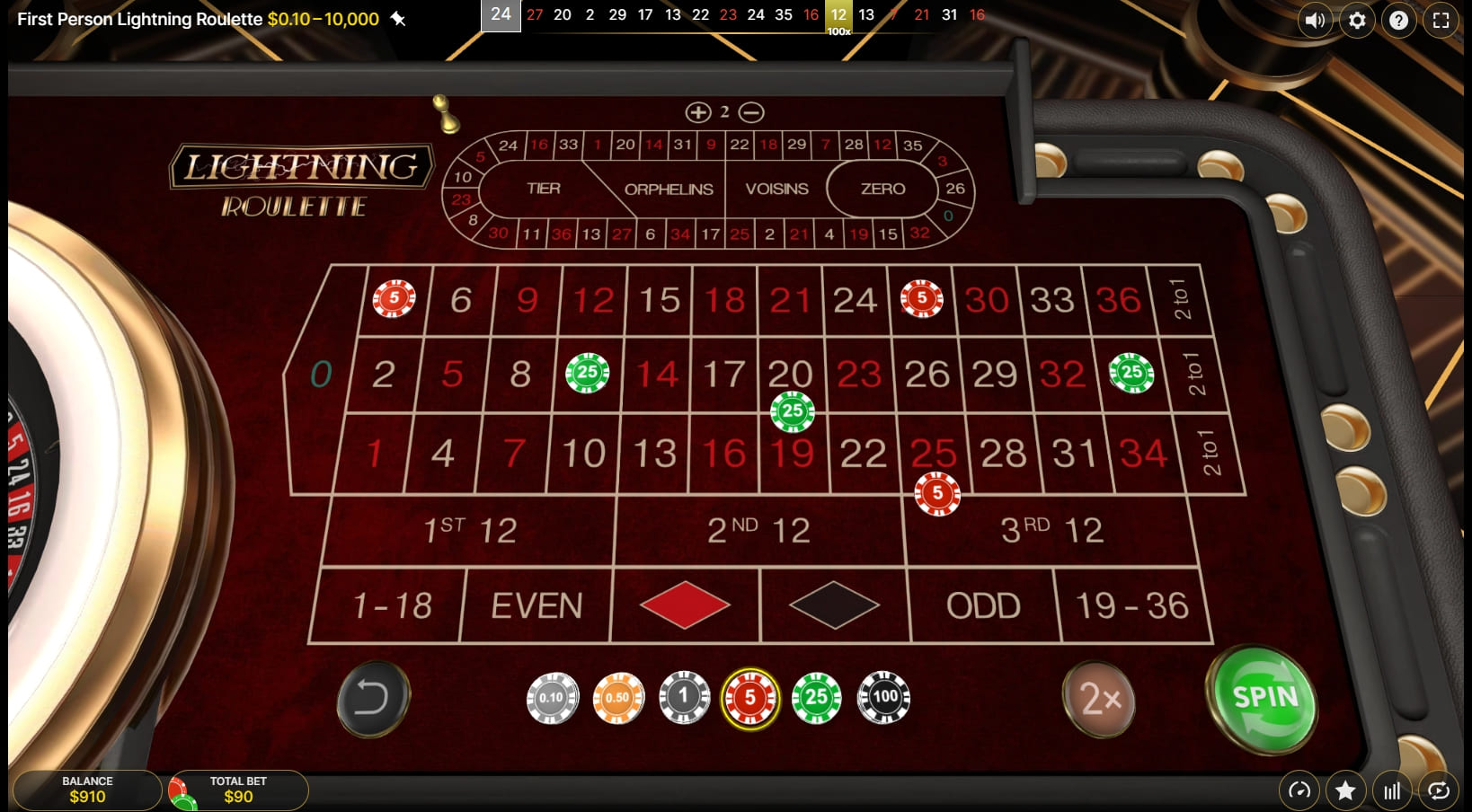
Task: Enable fast play speed icon
Action: click(1299, 790)
